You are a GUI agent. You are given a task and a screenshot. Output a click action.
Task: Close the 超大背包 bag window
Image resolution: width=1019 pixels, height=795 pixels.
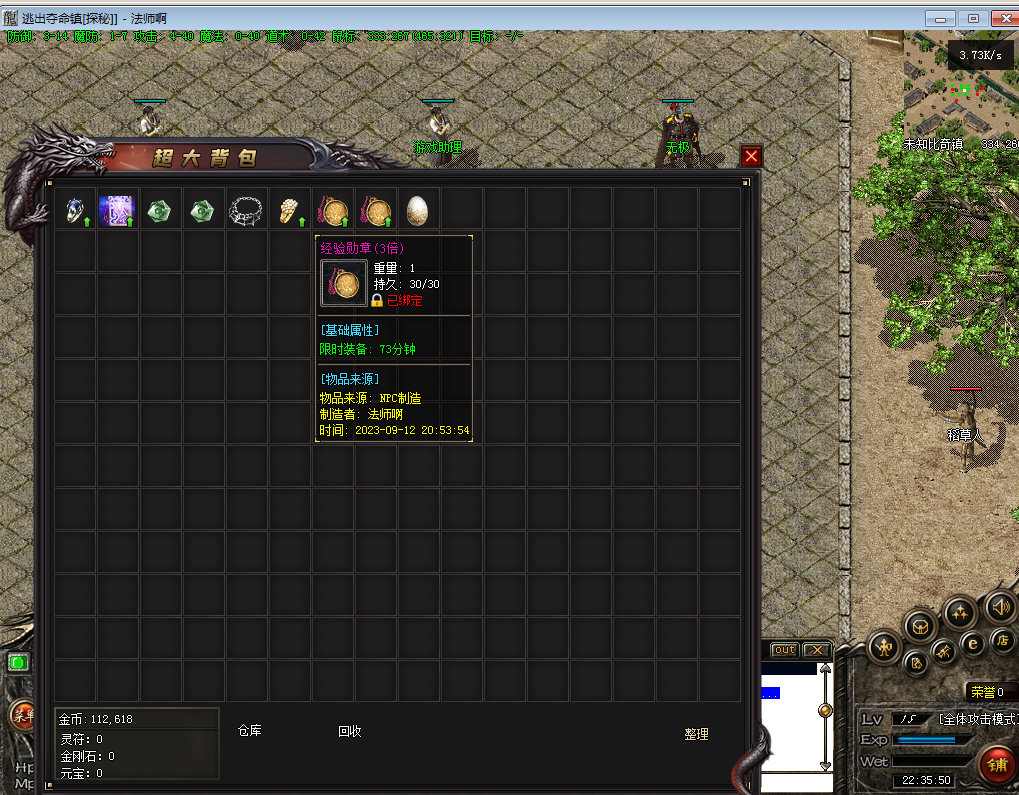click(x=751, y=156)
